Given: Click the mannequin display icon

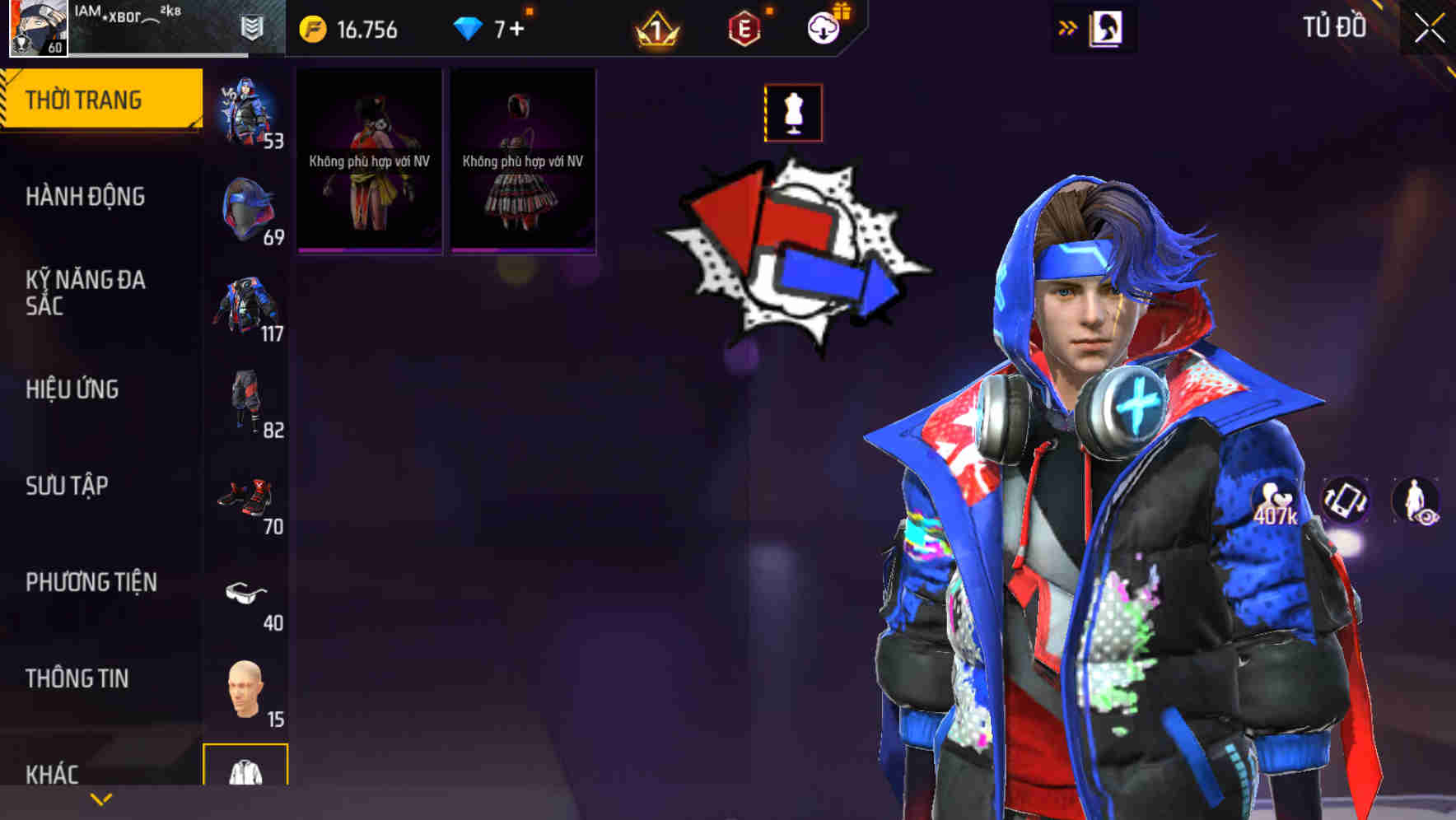Looking at the screenshot, I should coord(793,114).
